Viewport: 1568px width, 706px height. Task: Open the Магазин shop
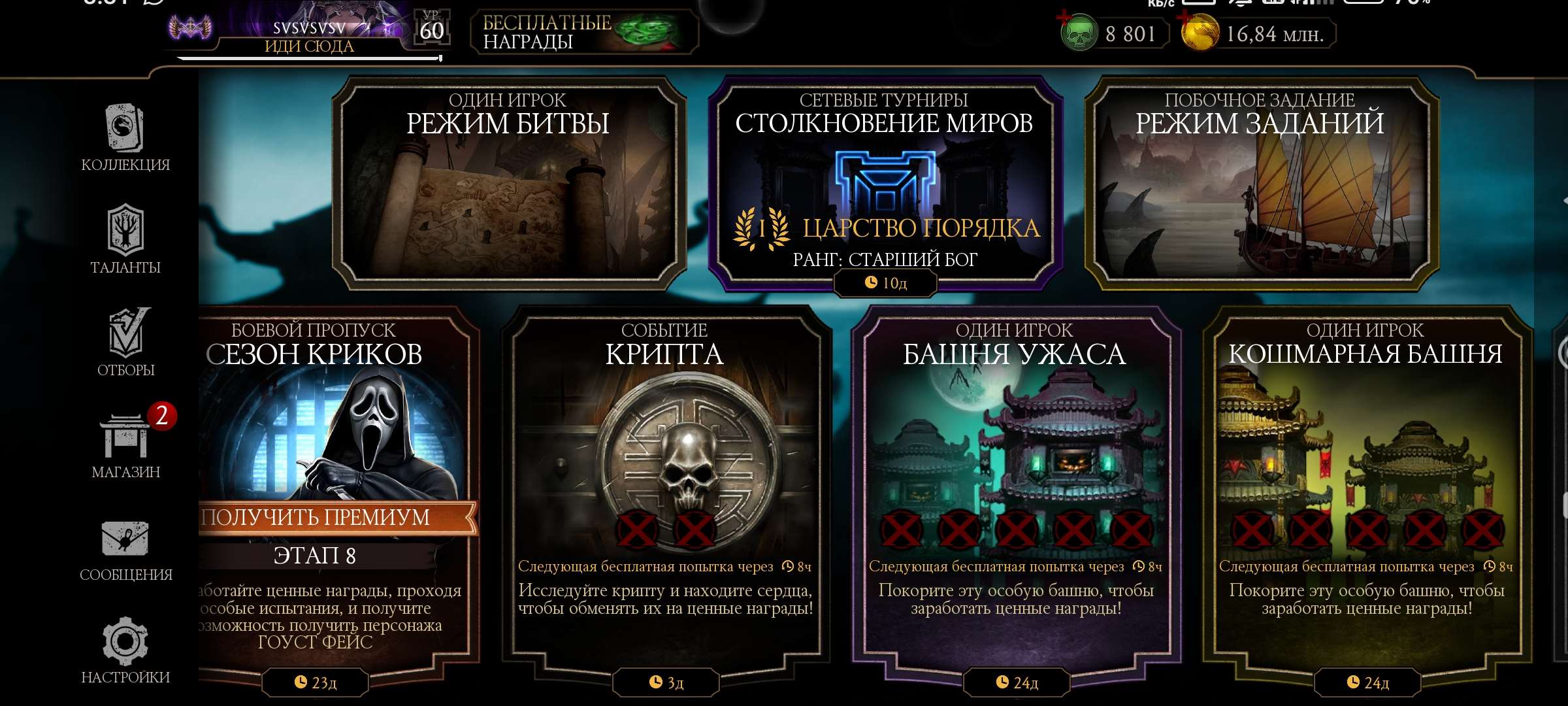click(125, 445)
